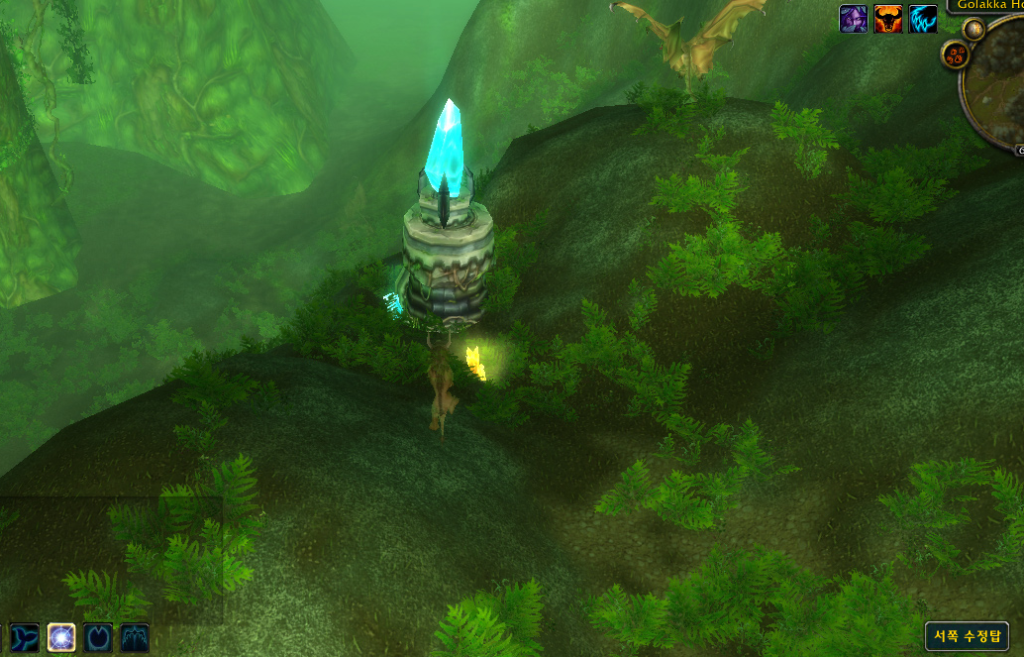Activate the winged flight form icon
This screenshot has height=657, width=1024.
[135, 637]
